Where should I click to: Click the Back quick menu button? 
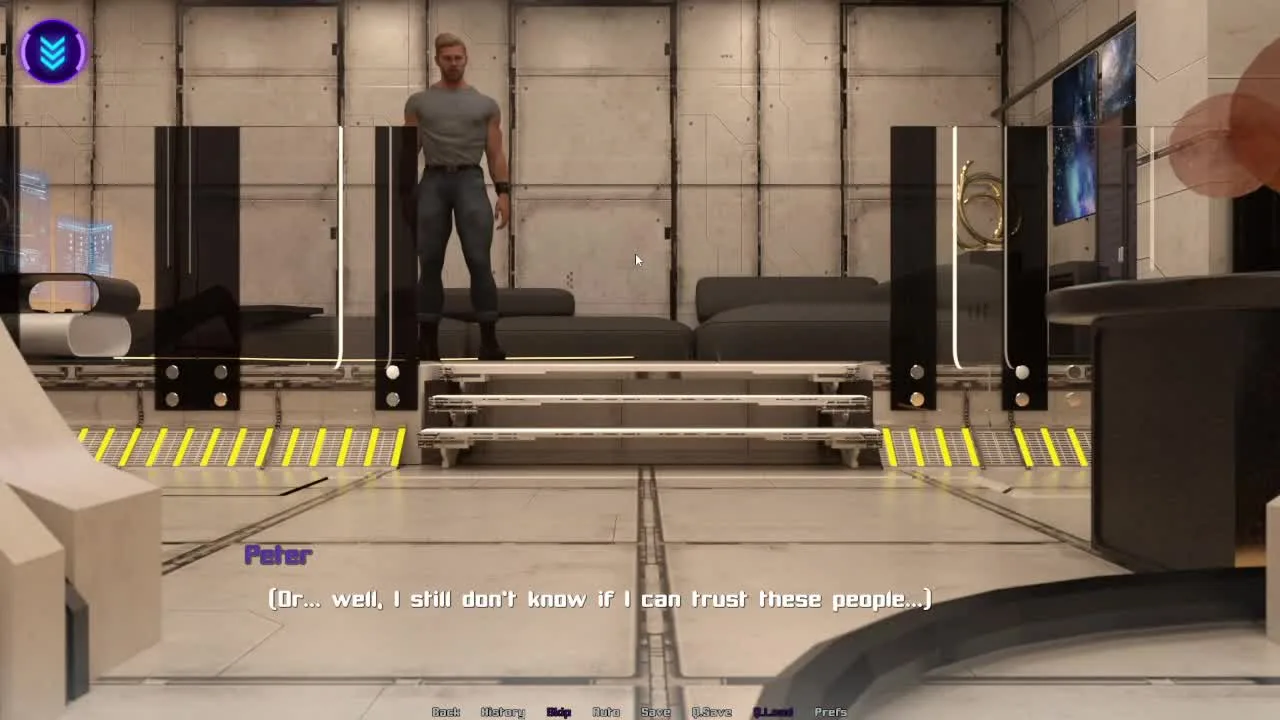pyautogui.click(x=446, y=712)
